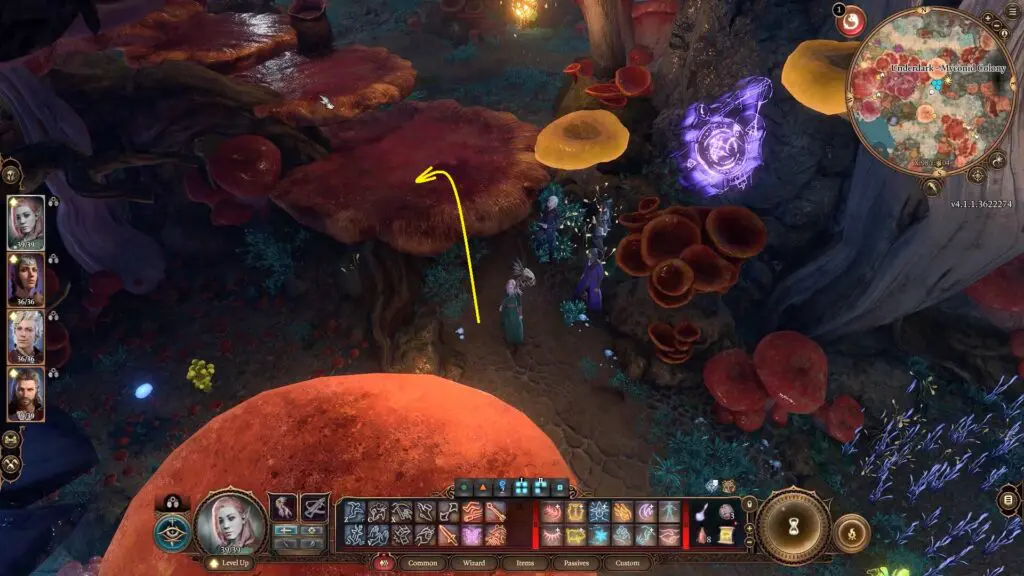Switch hotbar to the Common tab
The image size is (1024, 576).
point(428,564)
